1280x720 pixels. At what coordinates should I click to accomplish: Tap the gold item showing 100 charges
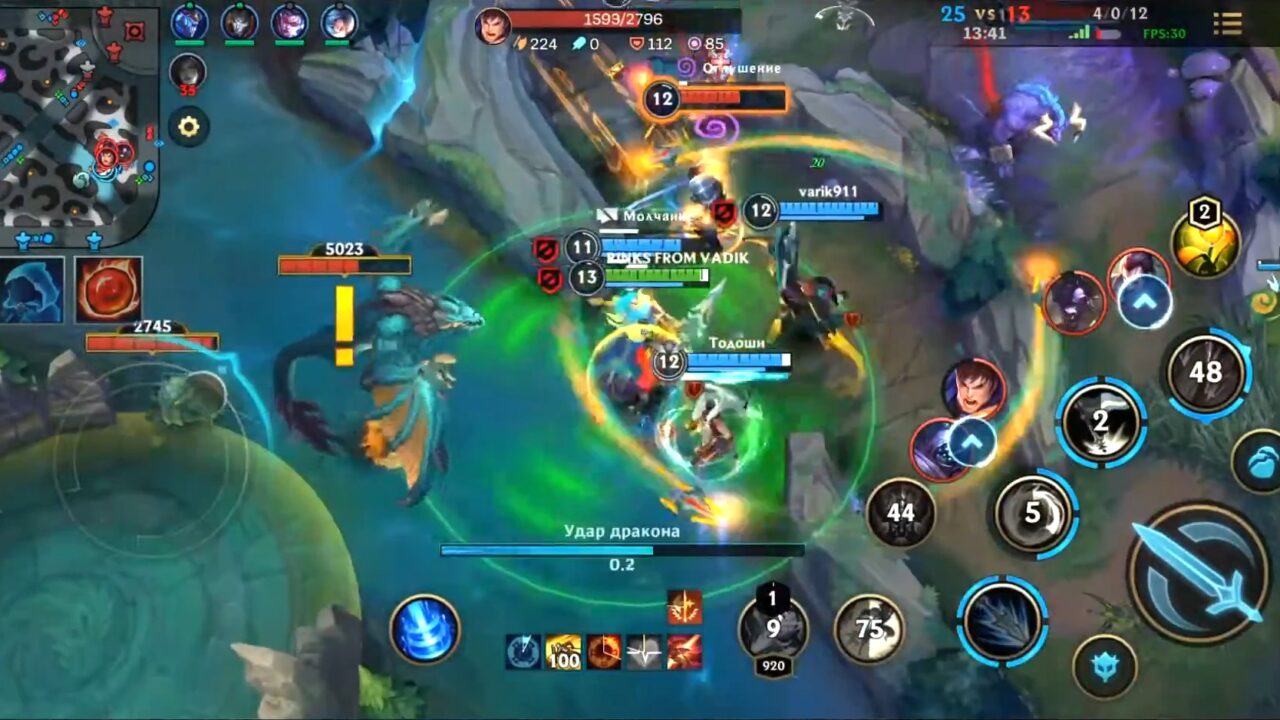pyautogui.click(x=563, y=650)
